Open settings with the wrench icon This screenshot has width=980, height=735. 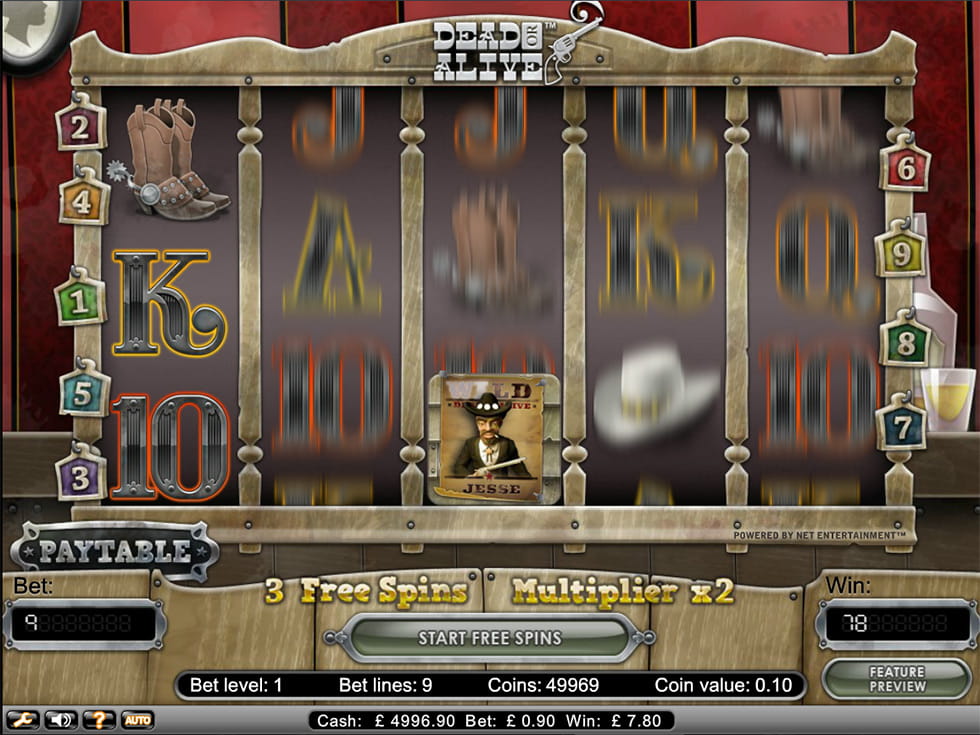21,719
